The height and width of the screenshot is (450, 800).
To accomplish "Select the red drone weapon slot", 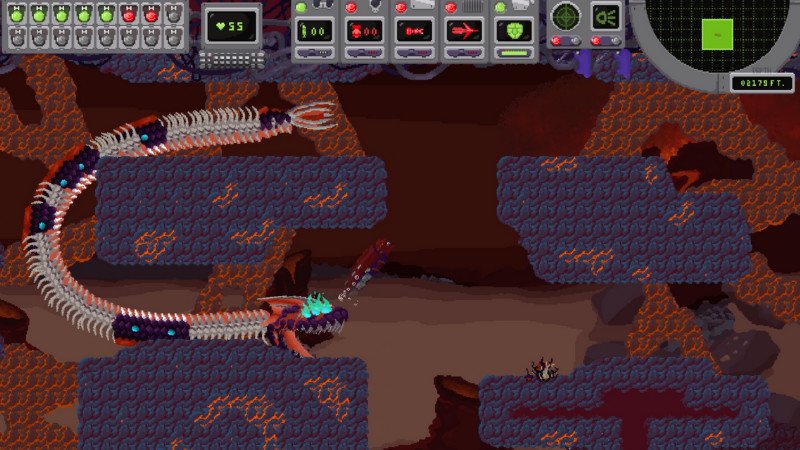I will coord(364,30).
